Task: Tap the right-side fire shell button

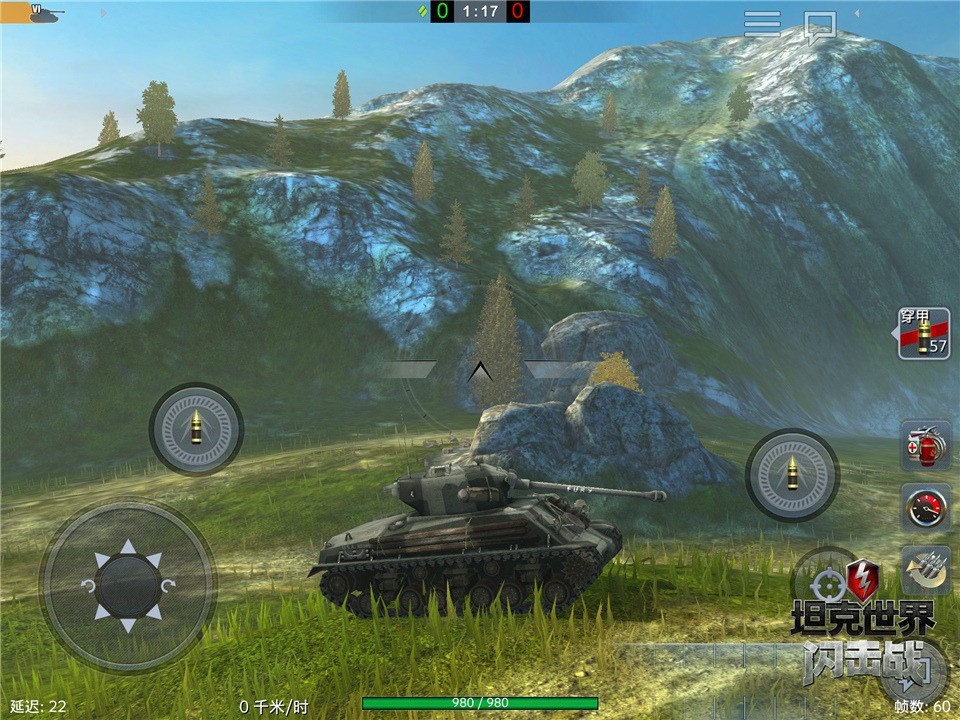Action: point(792,475)
